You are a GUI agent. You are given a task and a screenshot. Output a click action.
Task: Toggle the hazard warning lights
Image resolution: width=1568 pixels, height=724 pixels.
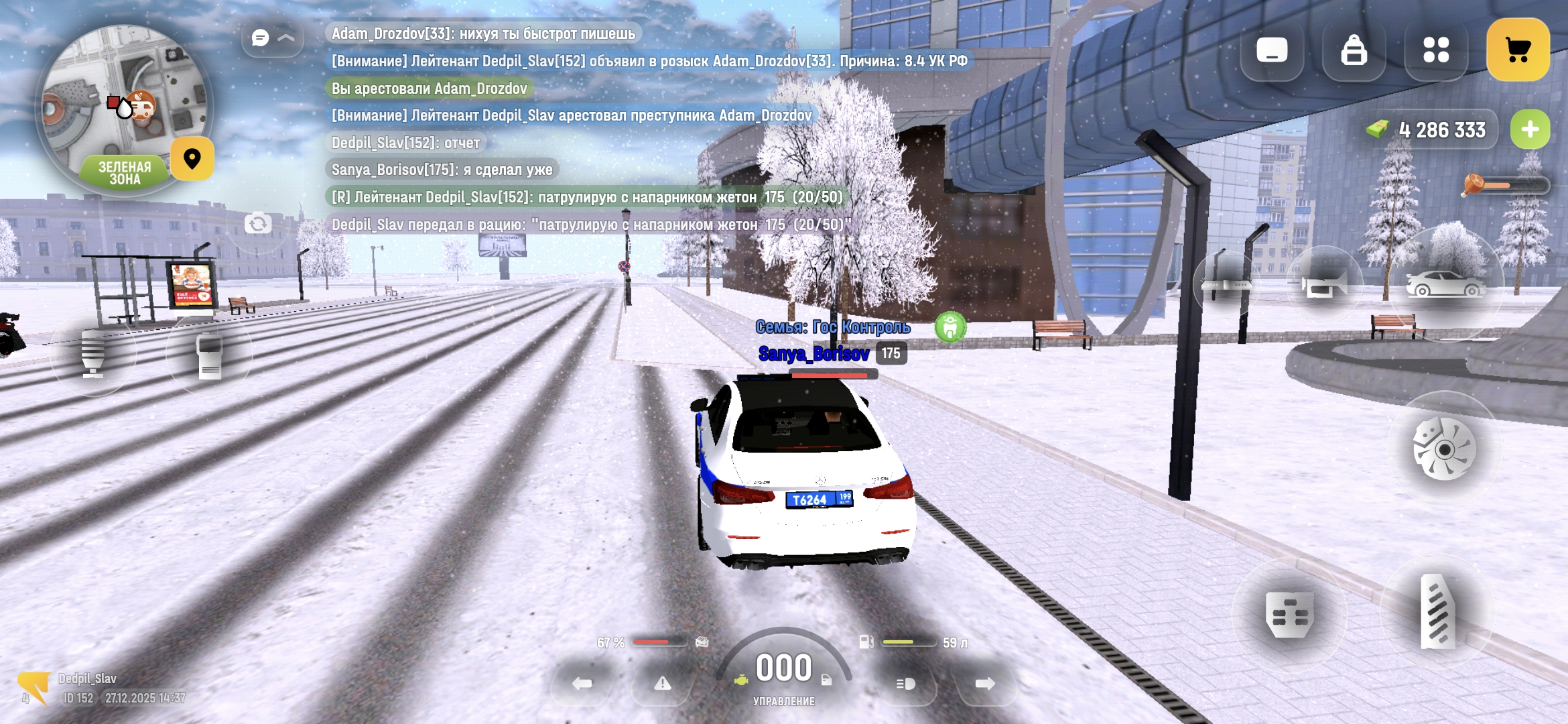point(662,683)
